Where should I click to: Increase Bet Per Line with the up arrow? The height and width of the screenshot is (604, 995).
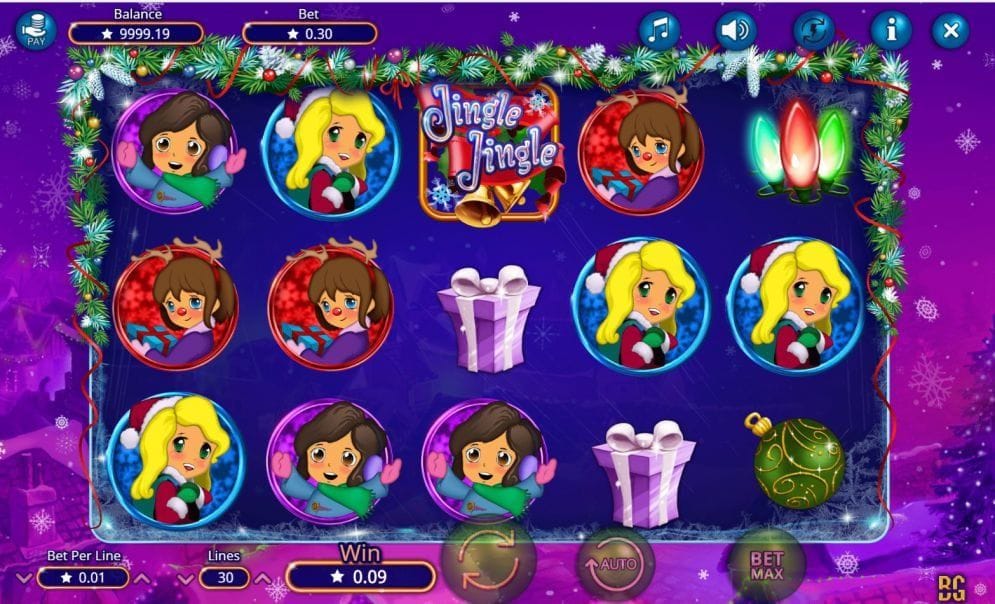(x=142, y=579)
